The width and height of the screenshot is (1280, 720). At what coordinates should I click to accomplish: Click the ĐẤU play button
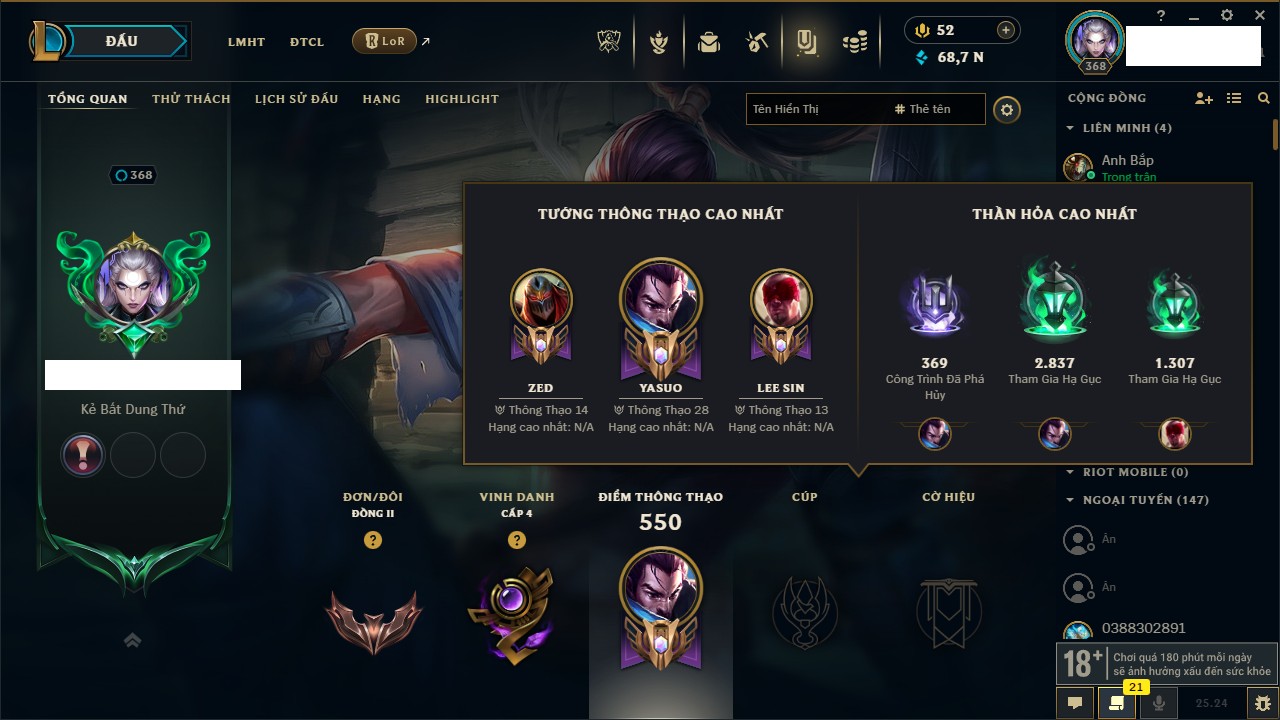[122, 41]
